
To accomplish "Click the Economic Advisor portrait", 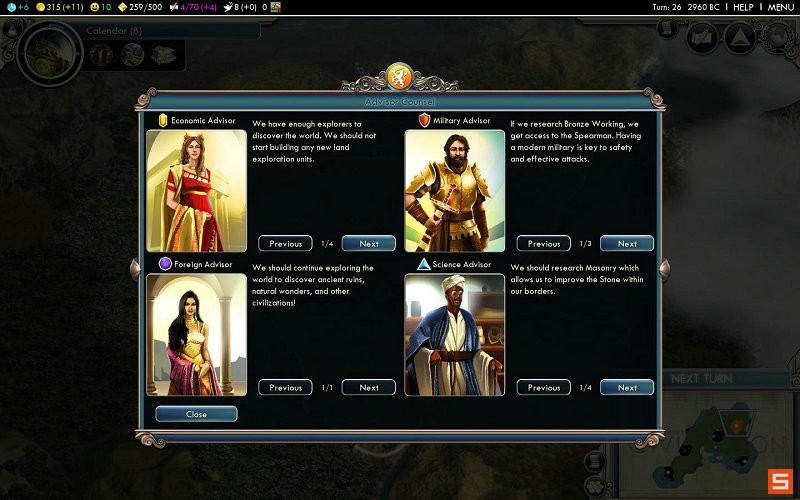I will (196, 190).
